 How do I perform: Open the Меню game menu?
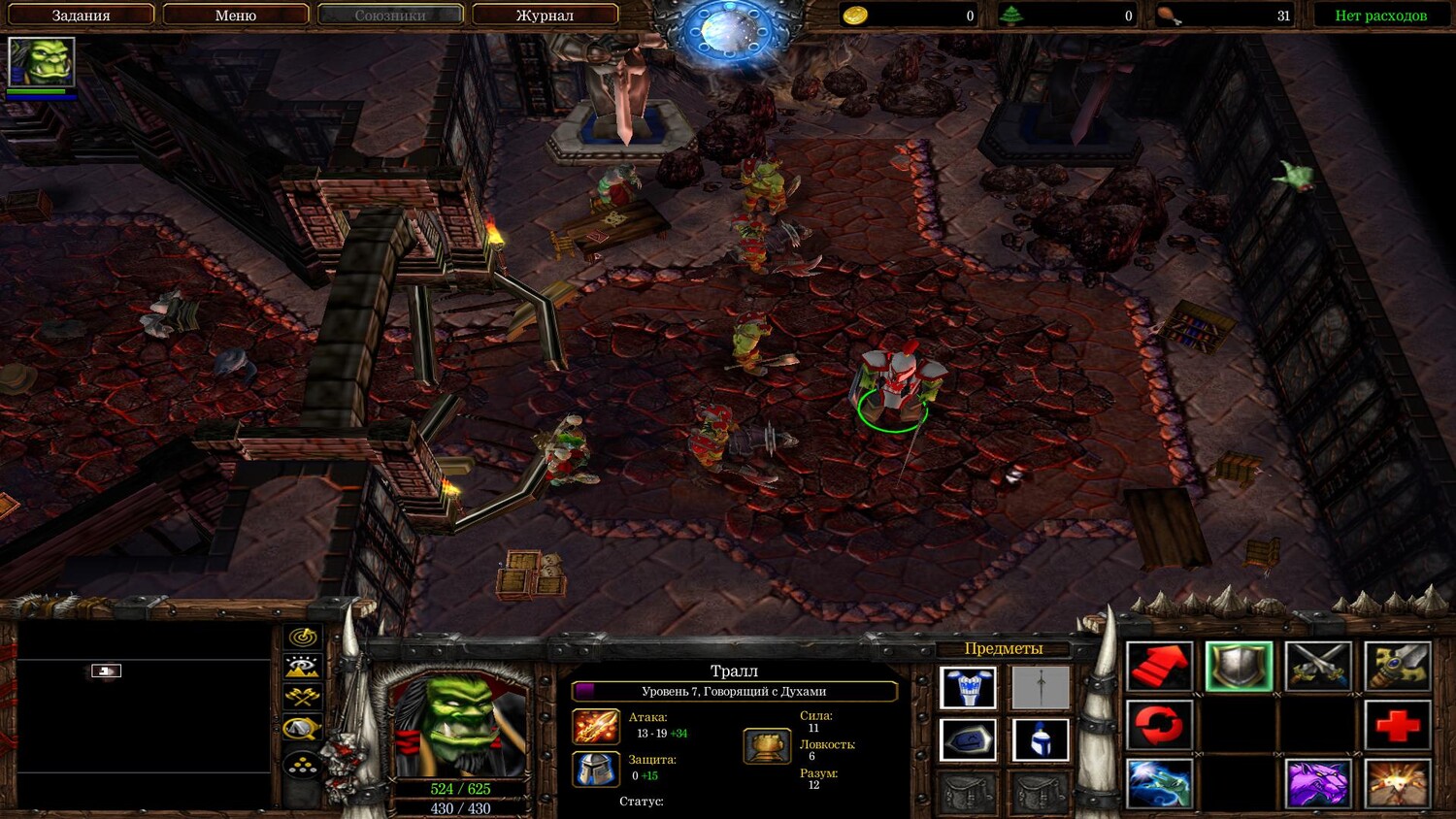point(235,16)
